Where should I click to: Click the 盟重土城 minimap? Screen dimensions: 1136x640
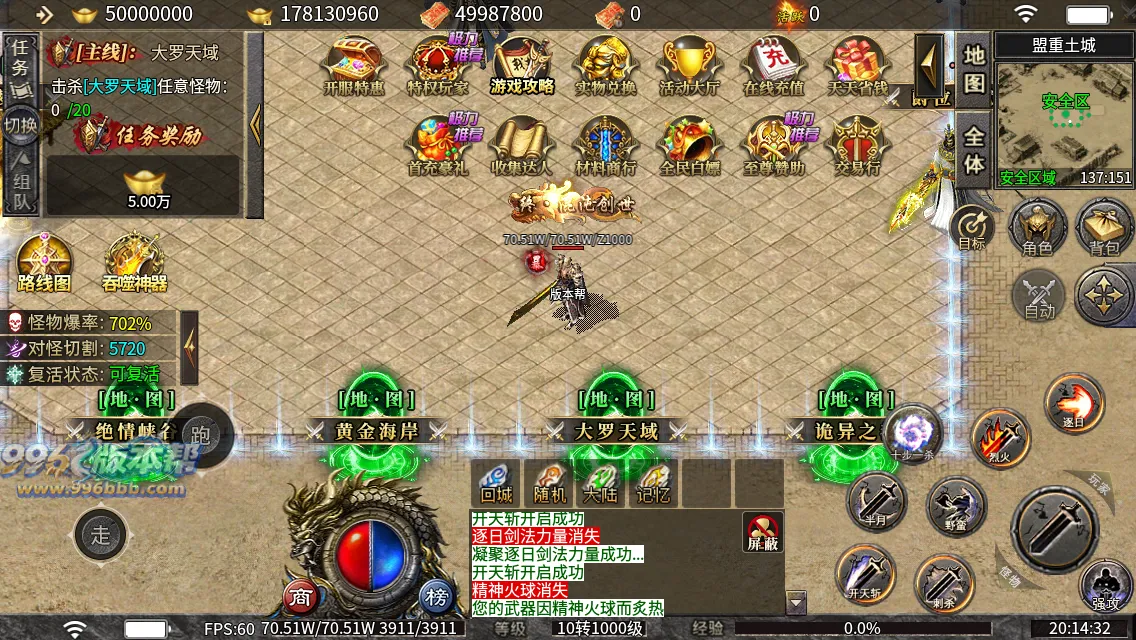[x=1065, y=118]
